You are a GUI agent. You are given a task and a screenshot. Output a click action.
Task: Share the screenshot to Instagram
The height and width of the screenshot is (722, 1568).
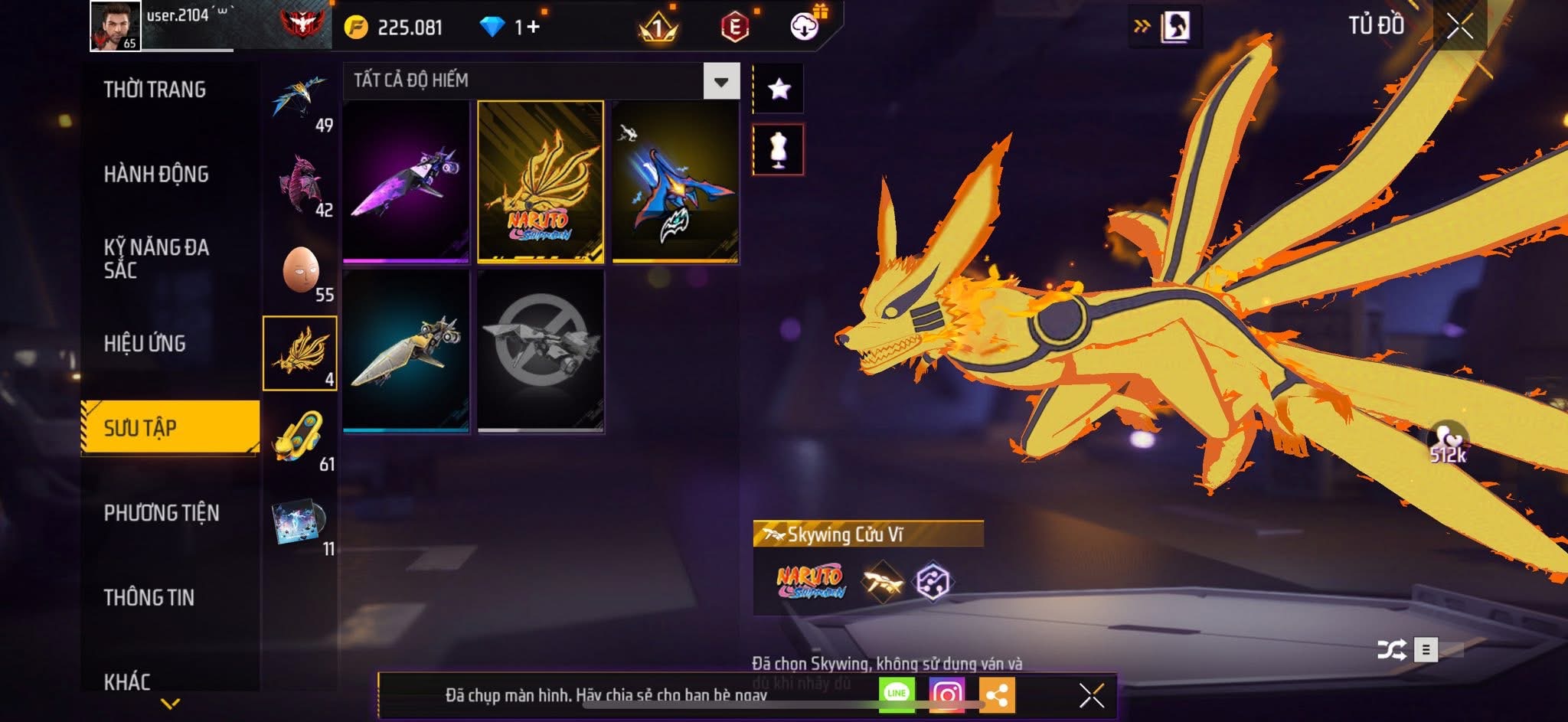click(947, 694)
